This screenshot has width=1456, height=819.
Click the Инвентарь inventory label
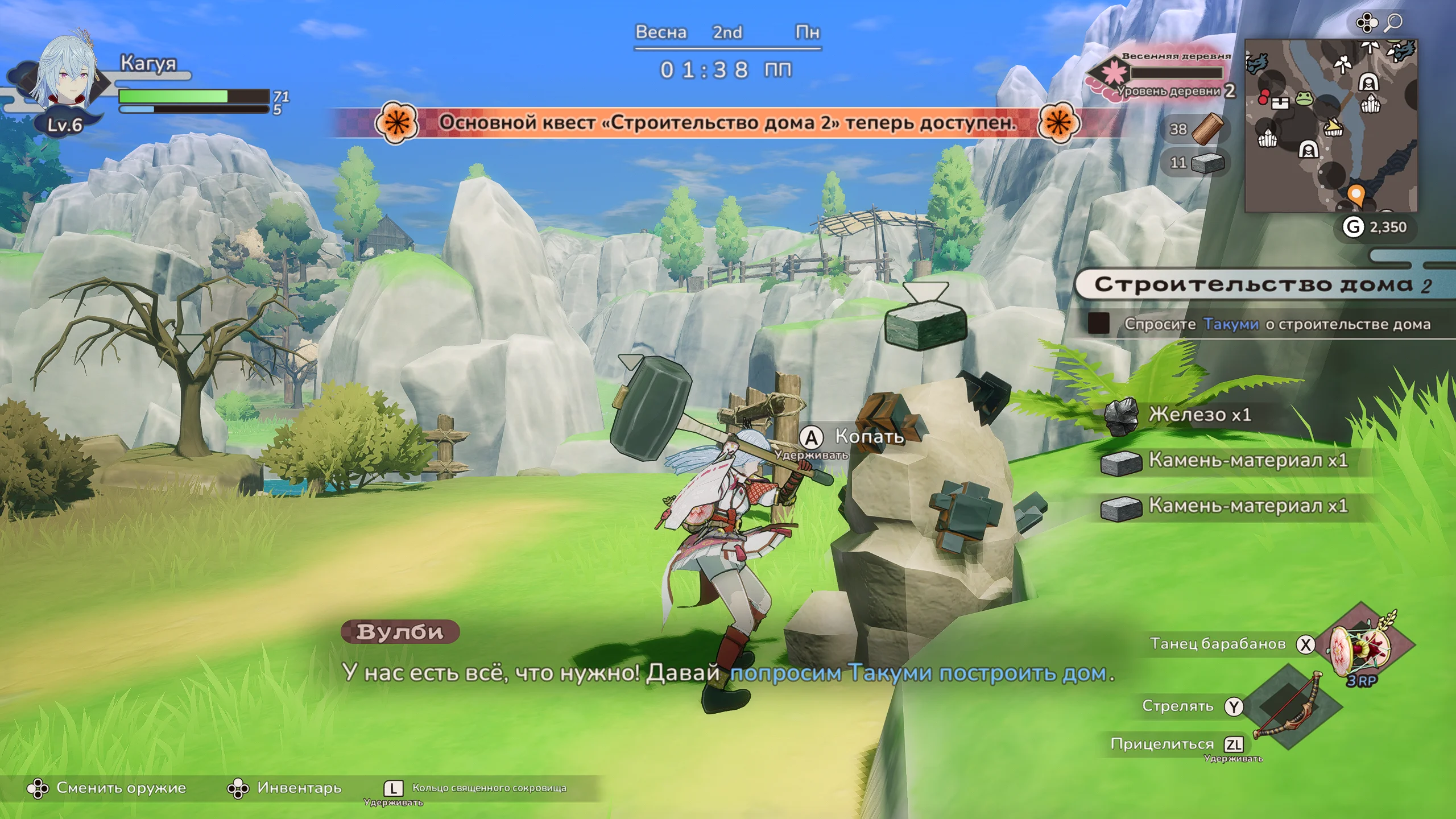click(x=299, y=788)
